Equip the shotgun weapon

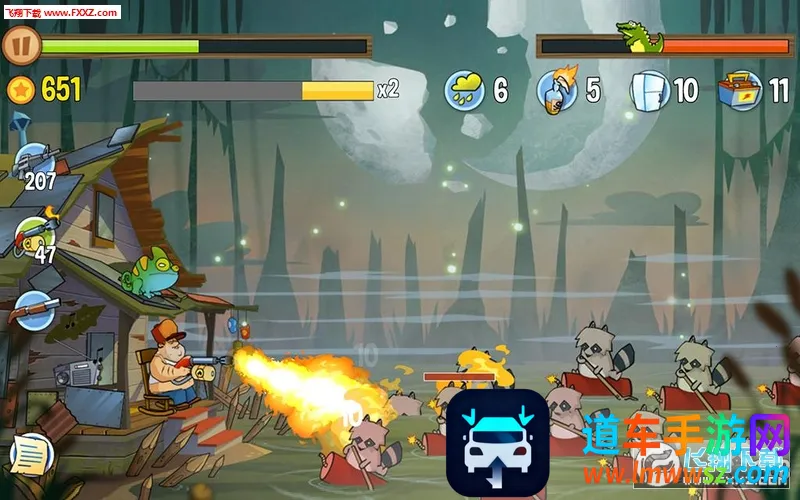point(35,310)
